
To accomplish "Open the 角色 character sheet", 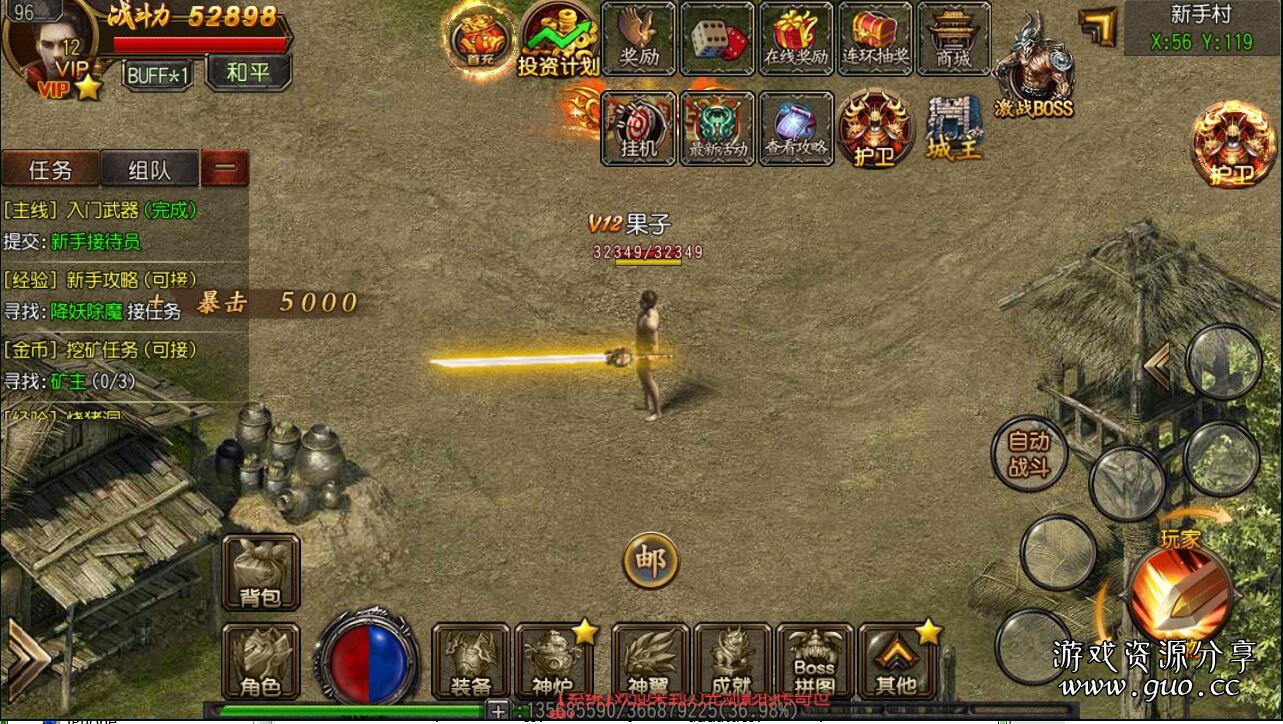I will [260, 661].
